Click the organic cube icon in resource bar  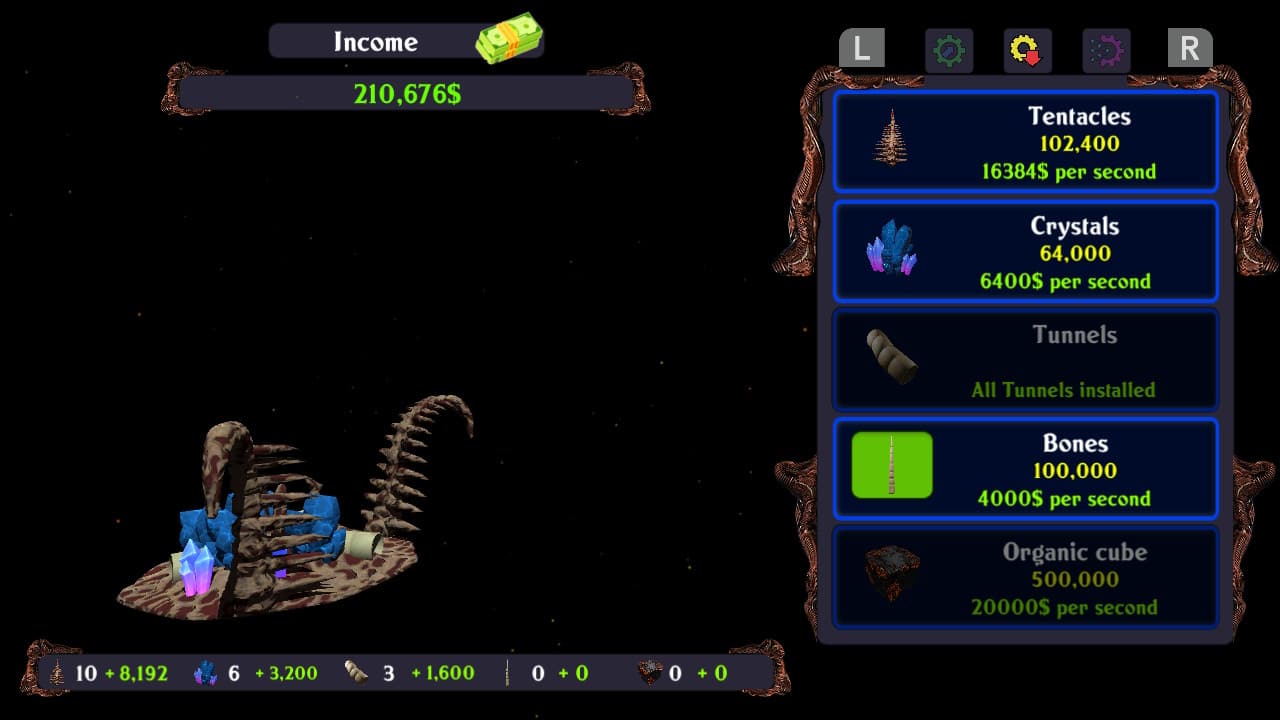[x=646, y=673]
